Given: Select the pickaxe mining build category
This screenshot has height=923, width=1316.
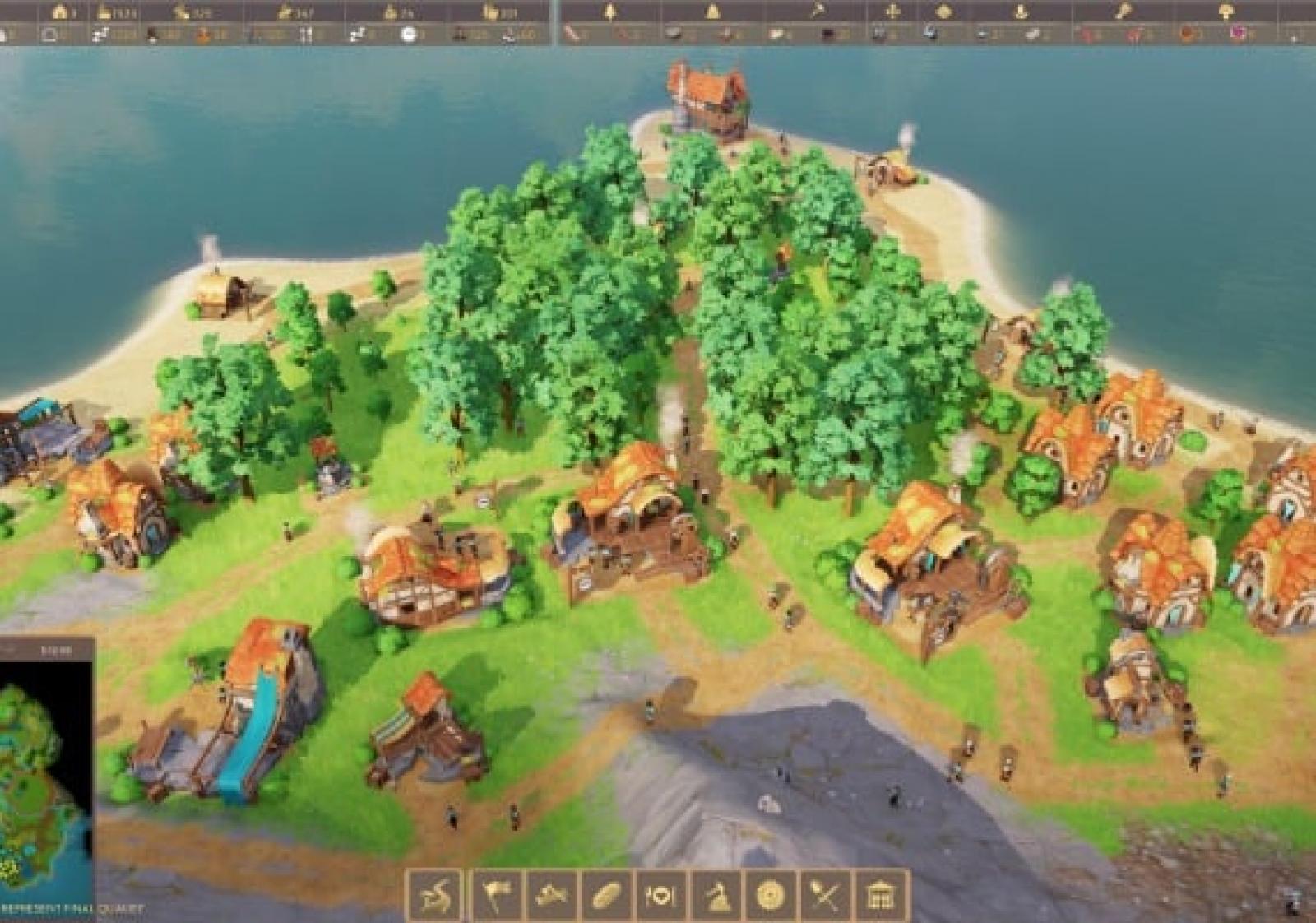Looking at the screenshot, I should [x=716, y=895].
